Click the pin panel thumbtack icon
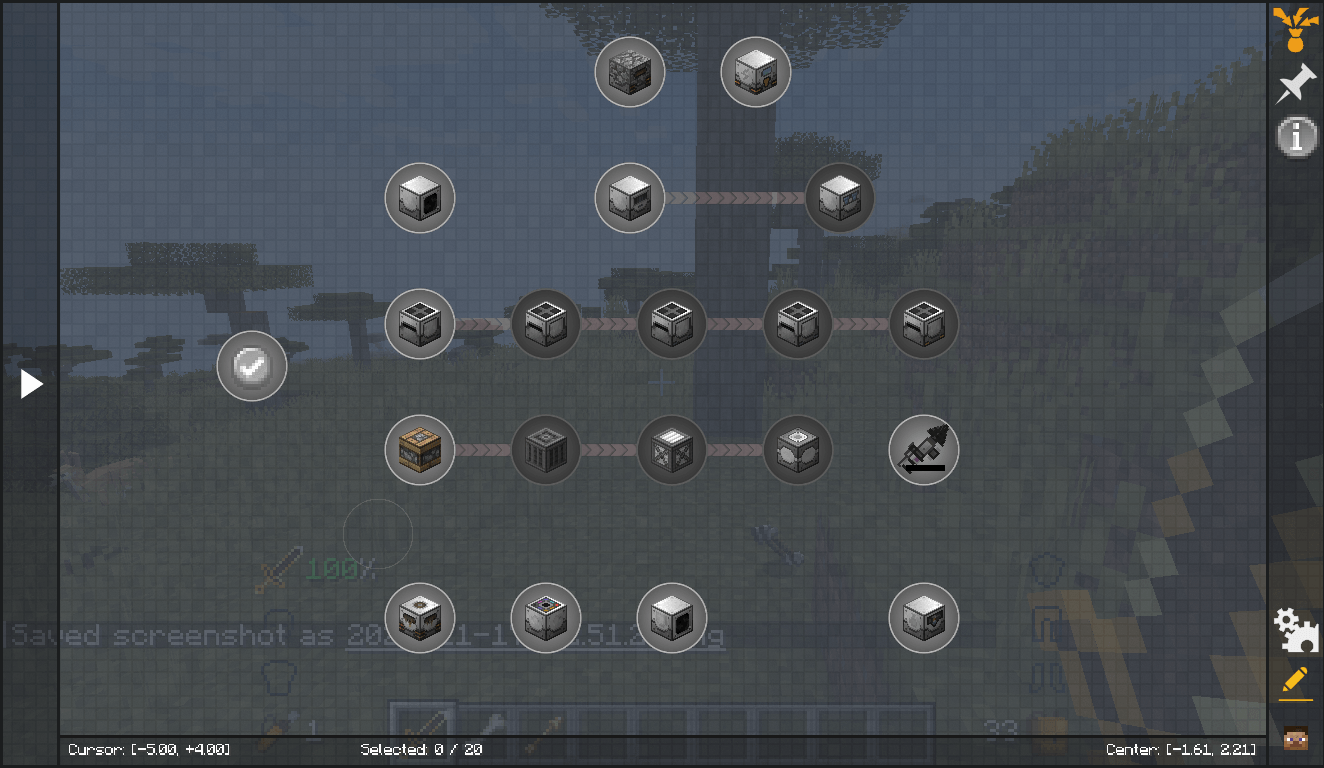 click(1295, 83)
